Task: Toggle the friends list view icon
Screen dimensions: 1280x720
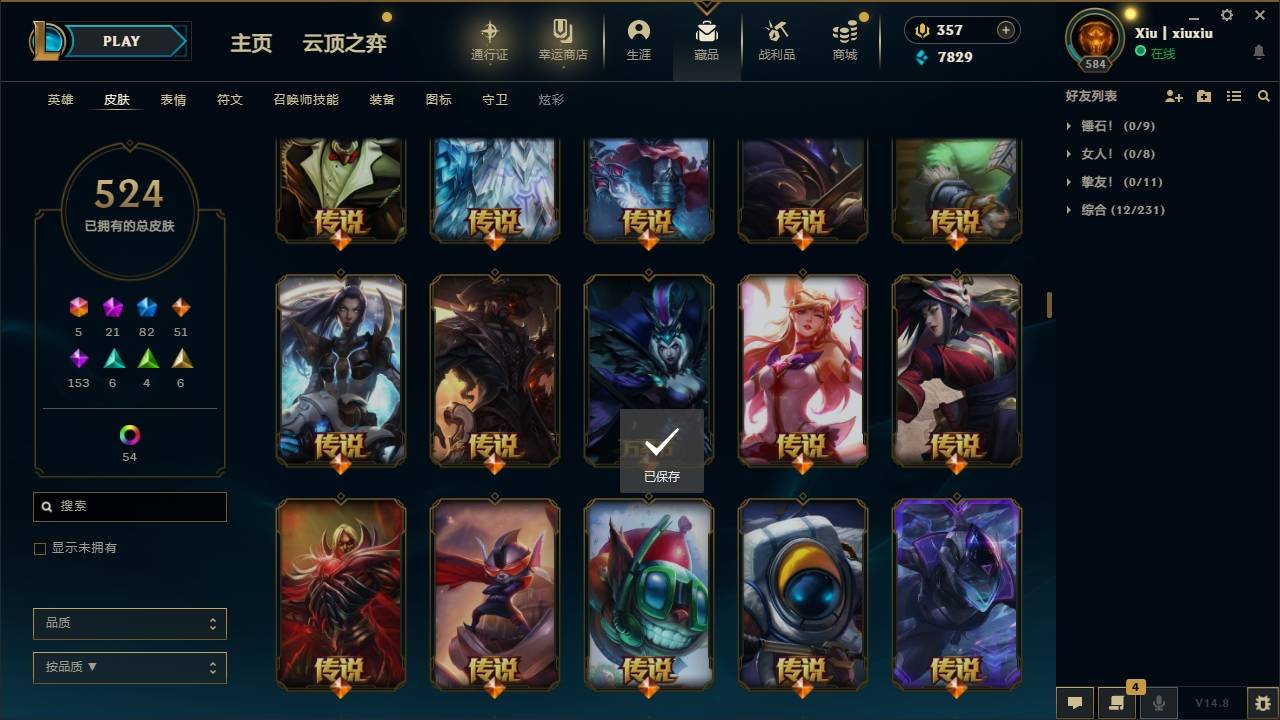Action: coord(1234,95)
